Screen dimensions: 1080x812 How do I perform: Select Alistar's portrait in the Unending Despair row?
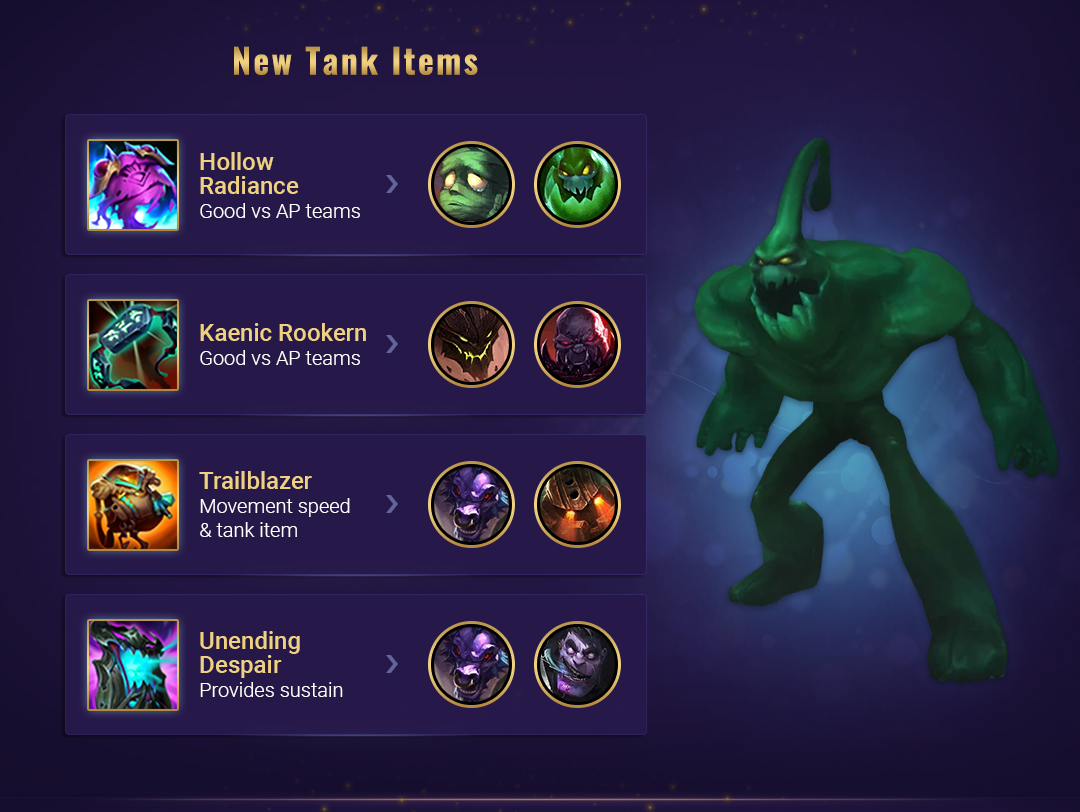pyautogui.click(x=471, y=665)
